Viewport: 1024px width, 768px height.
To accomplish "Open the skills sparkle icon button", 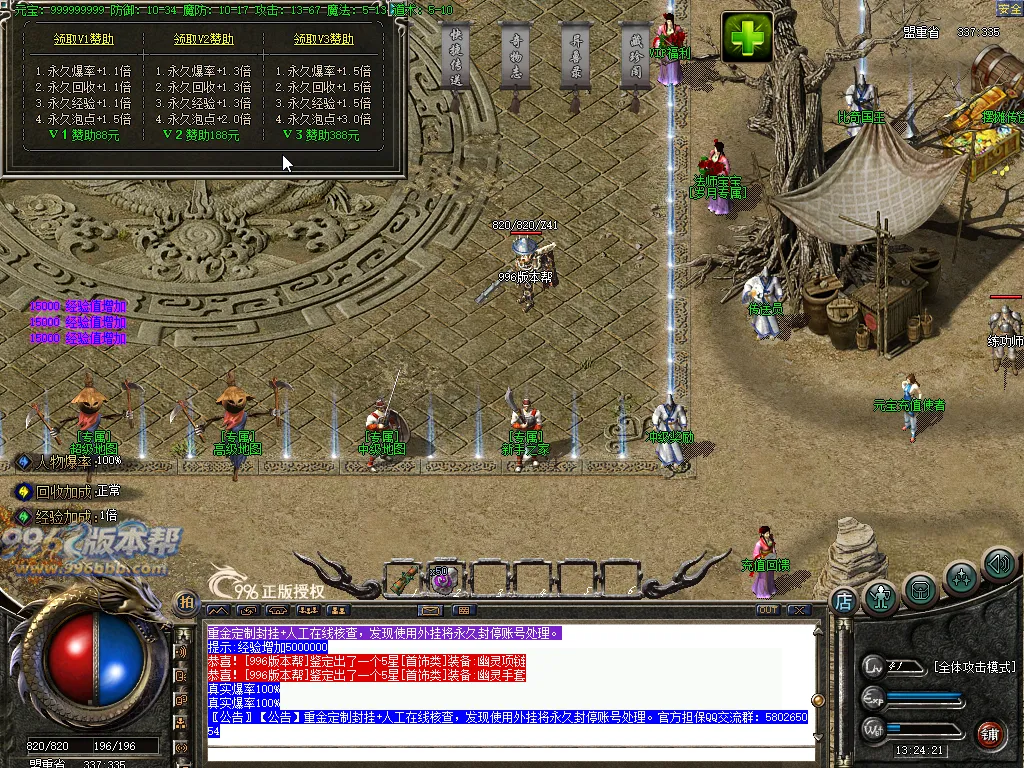I will (961, 578).
